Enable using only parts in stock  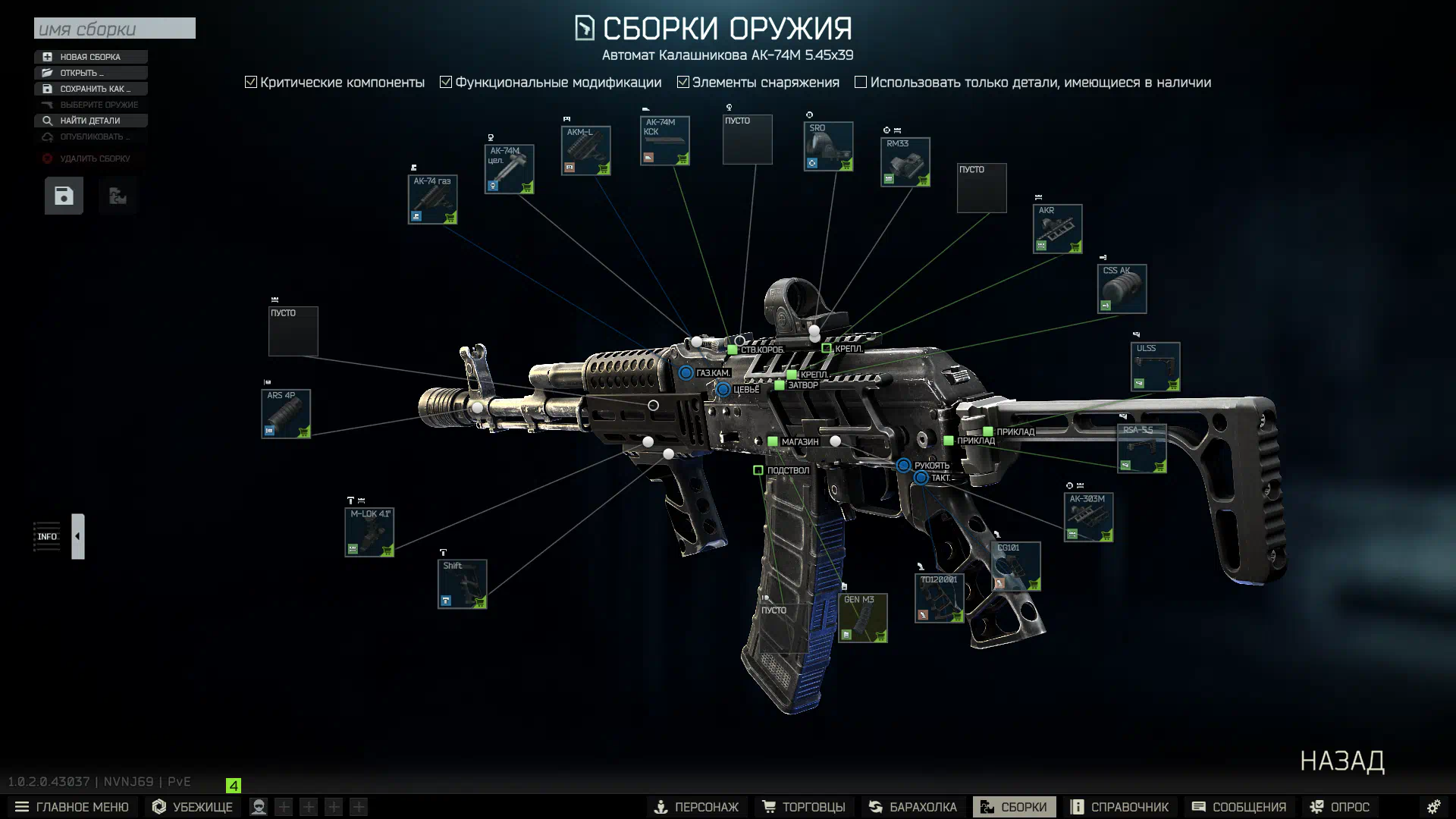click(861, 82)
